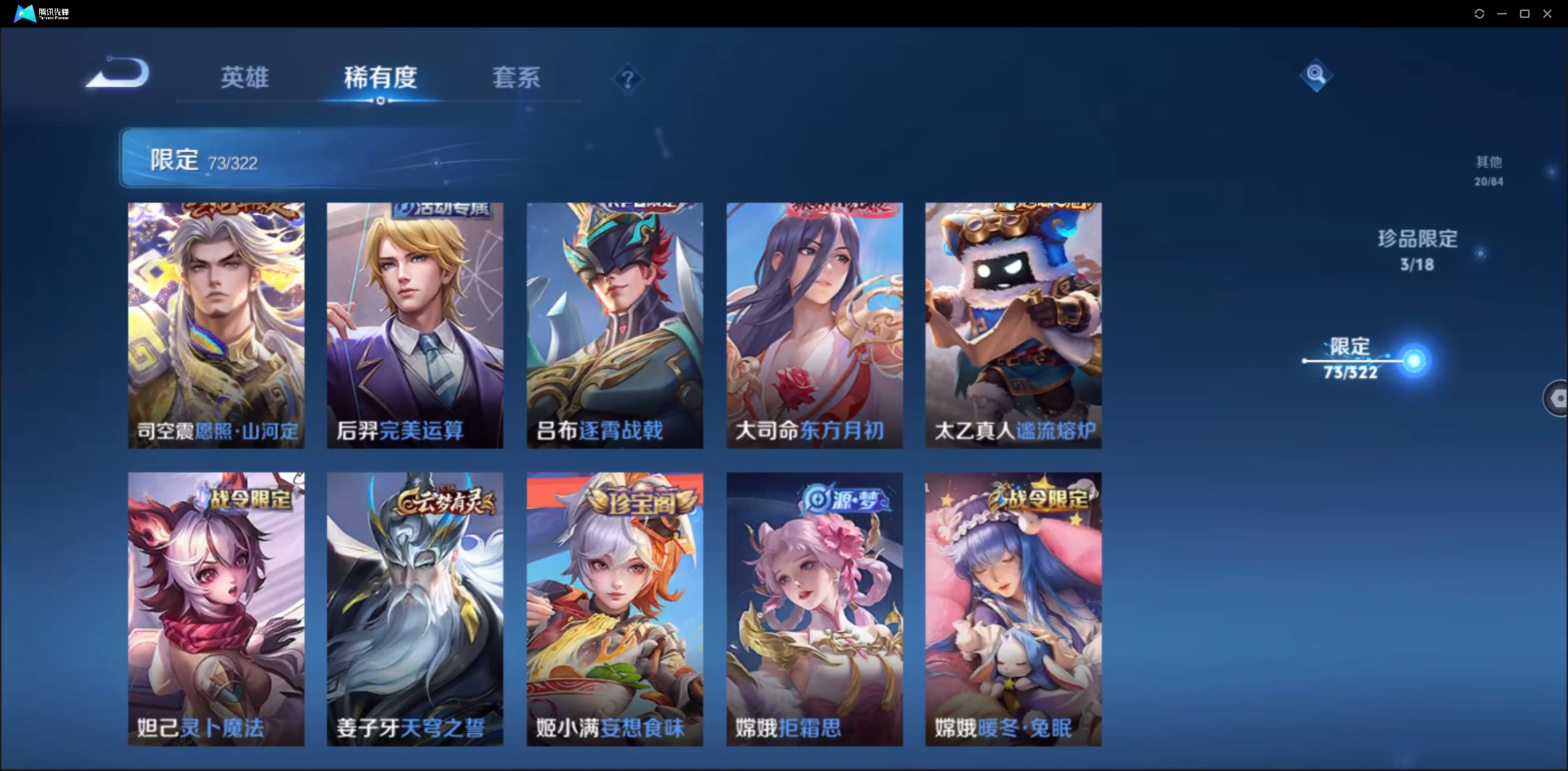View the 太乙真人 谧流熔炉 skin card
This screenshot has height=771, width=1568.
click(1014, 325)
